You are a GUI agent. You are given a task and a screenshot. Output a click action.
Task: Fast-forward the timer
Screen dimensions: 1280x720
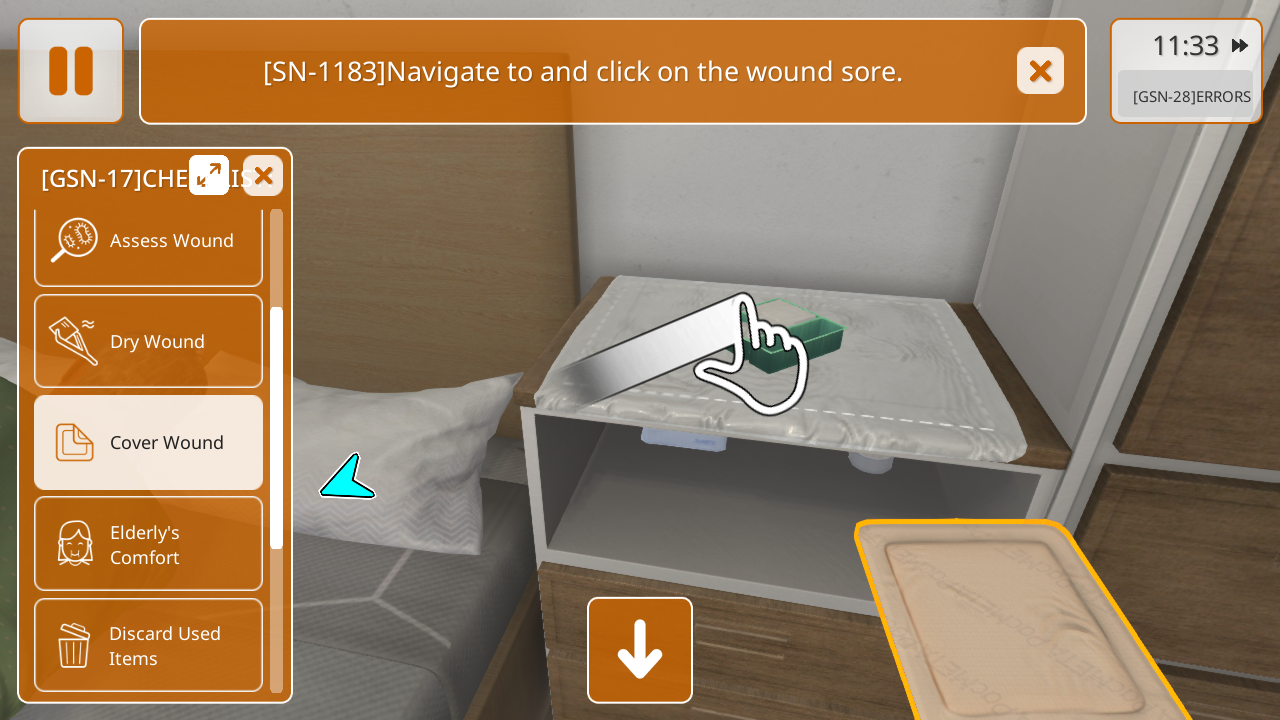[1240, 46]
